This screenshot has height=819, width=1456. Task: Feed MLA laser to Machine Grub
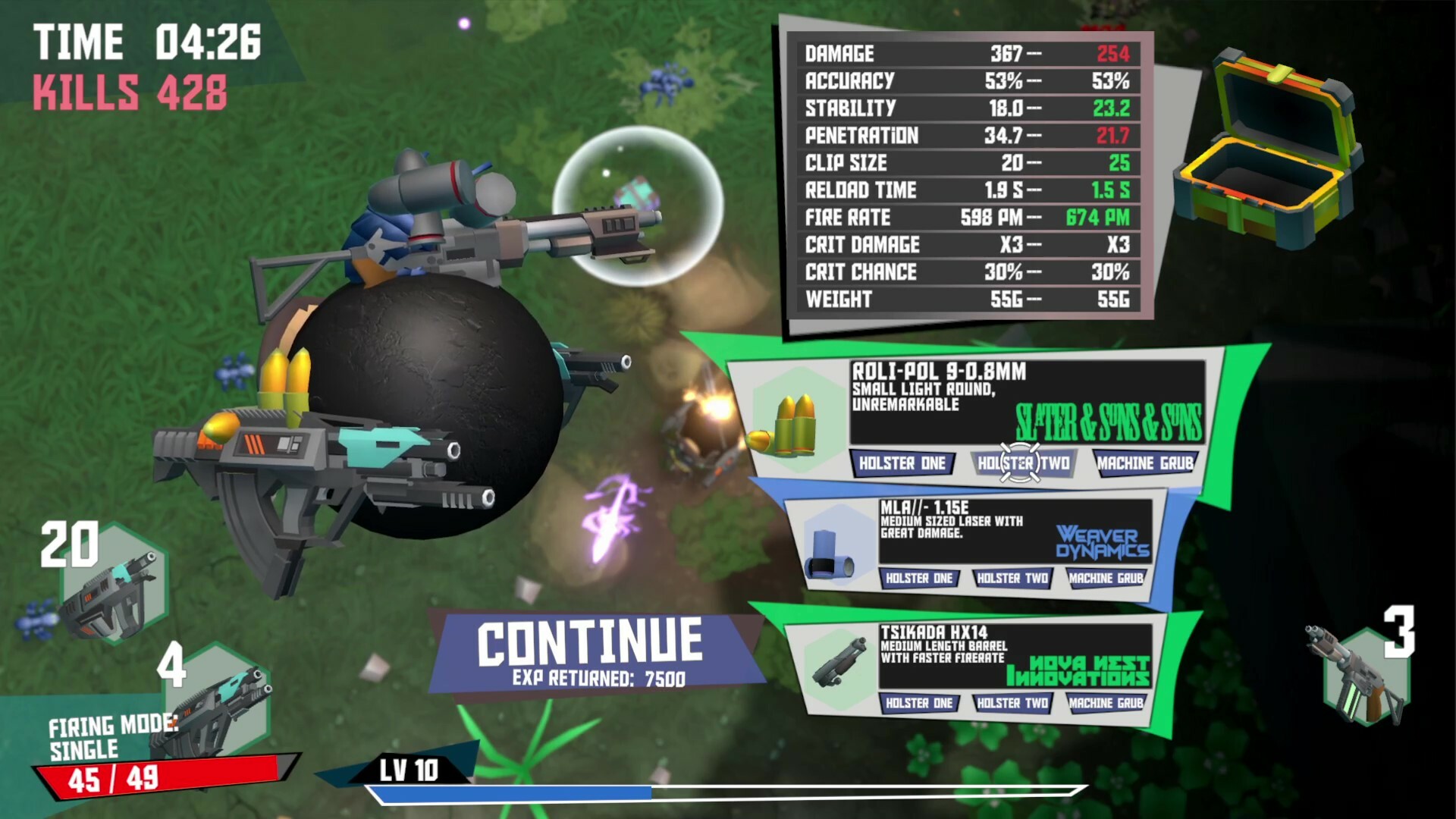[1105, 579]
